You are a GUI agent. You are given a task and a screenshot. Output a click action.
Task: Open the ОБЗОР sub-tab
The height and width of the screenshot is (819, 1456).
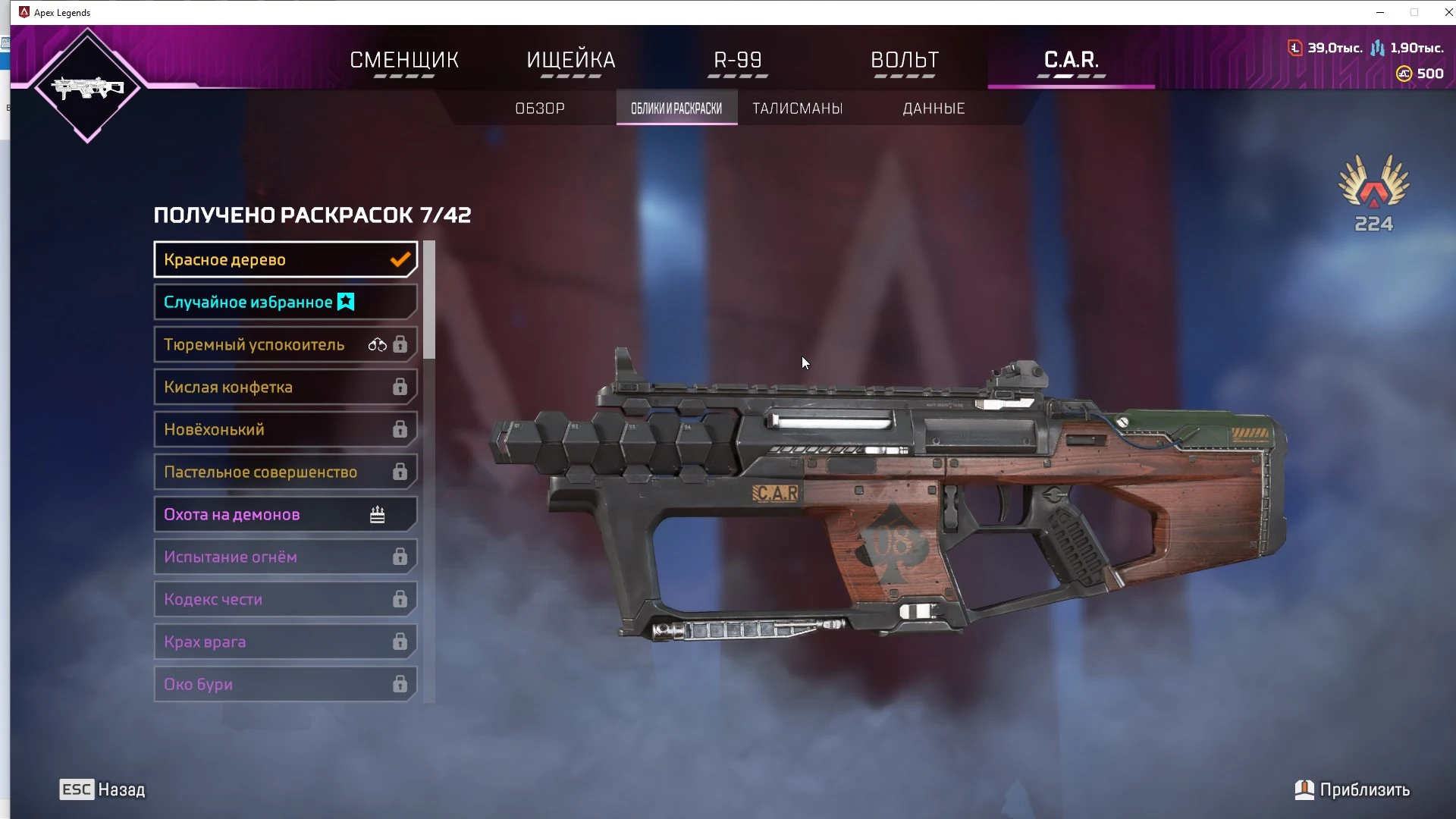(540, 108)
